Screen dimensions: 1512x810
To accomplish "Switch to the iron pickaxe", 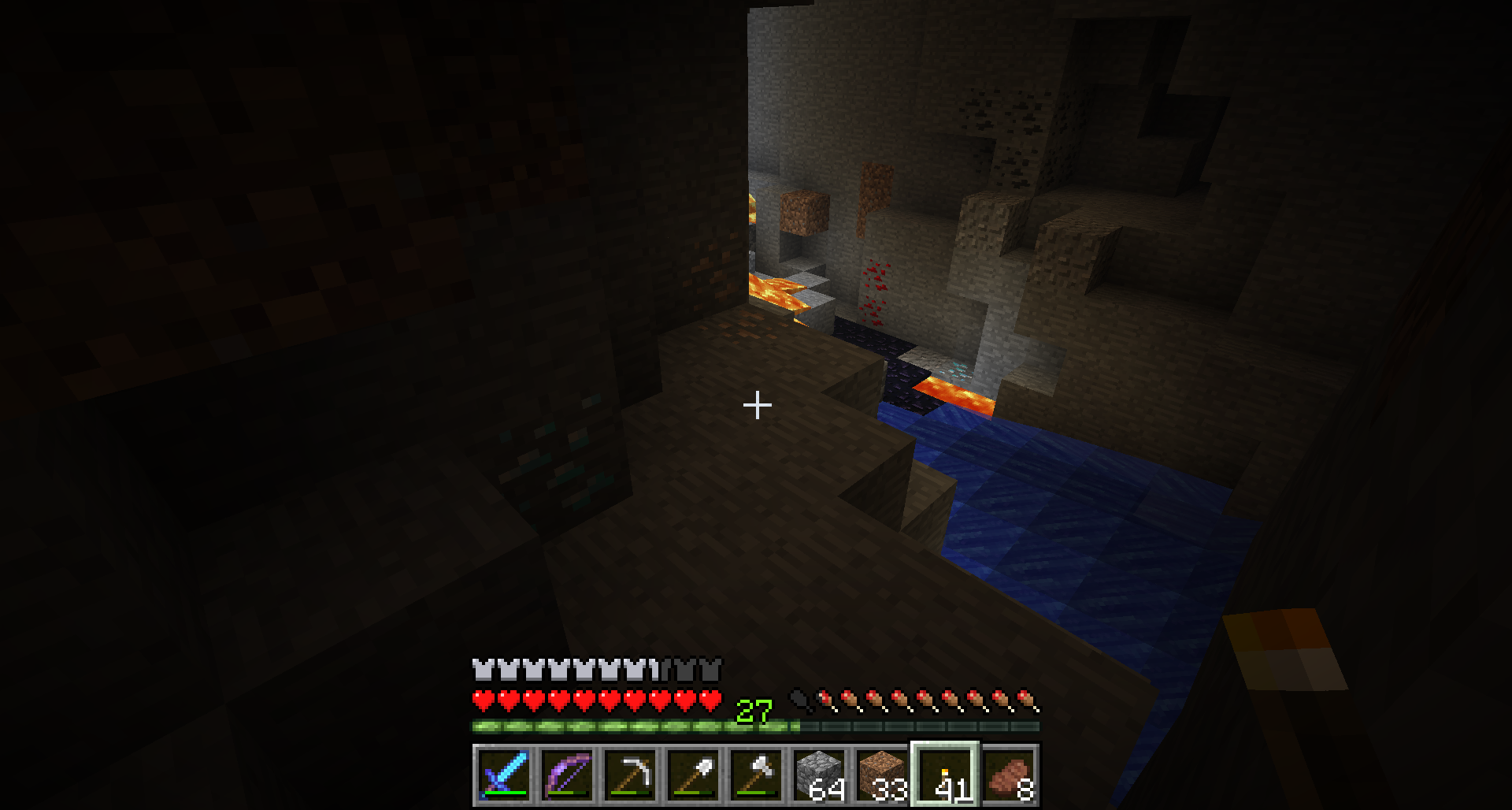I will point(630,775).
